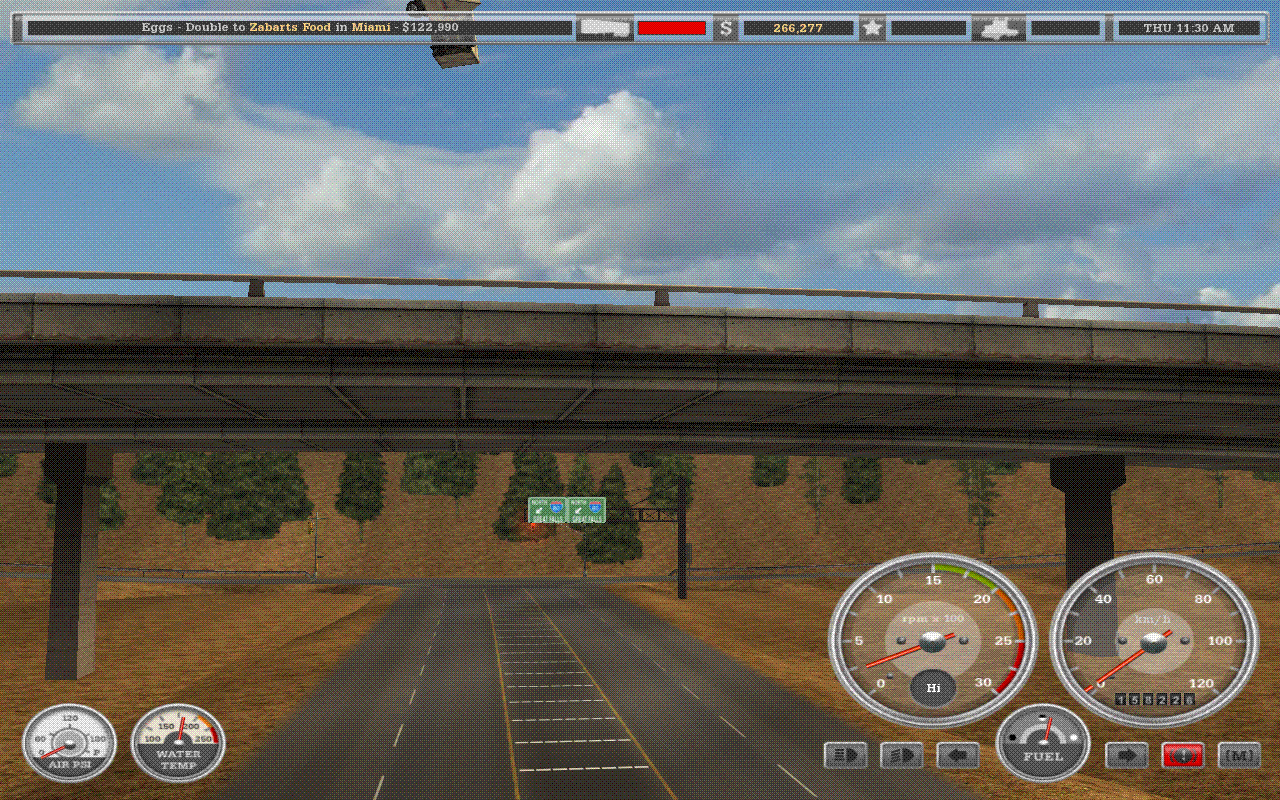The image size is (1280, 800).
Task: Activate the left turn signal arrow
Action: pos(957,756)
